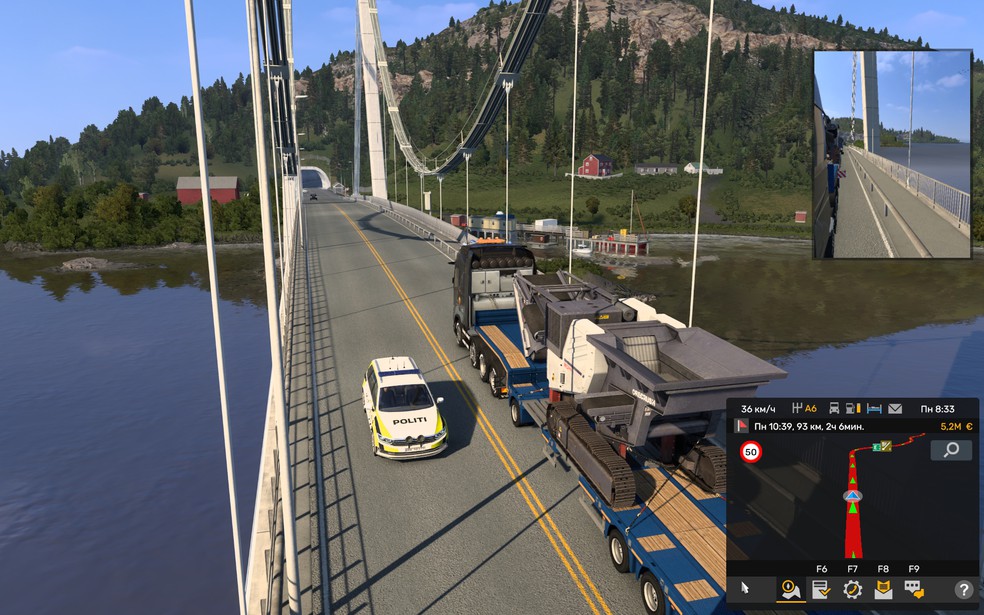Open the navigation map tab
Viewport: 984px width, 615px height.
click(x=790, y=589)
